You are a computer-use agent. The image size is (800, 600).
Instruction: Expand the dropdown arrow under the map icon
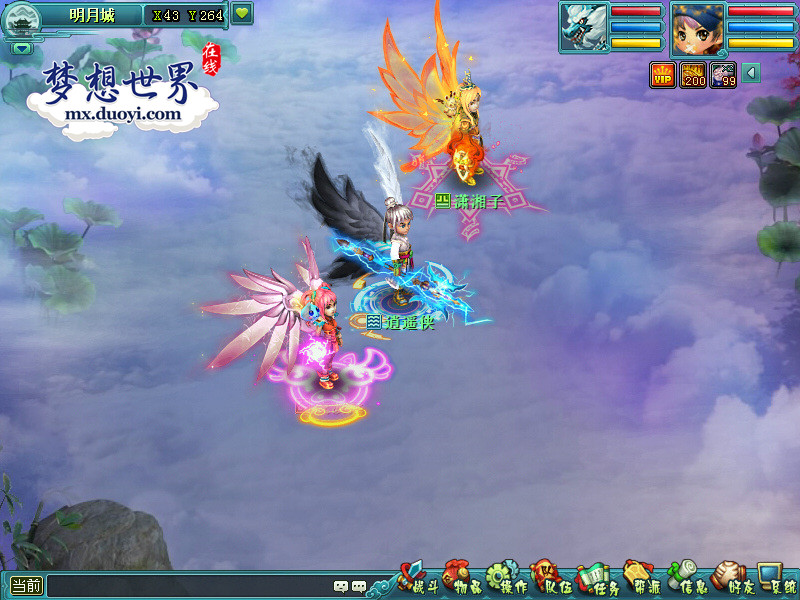coord(22,48)
